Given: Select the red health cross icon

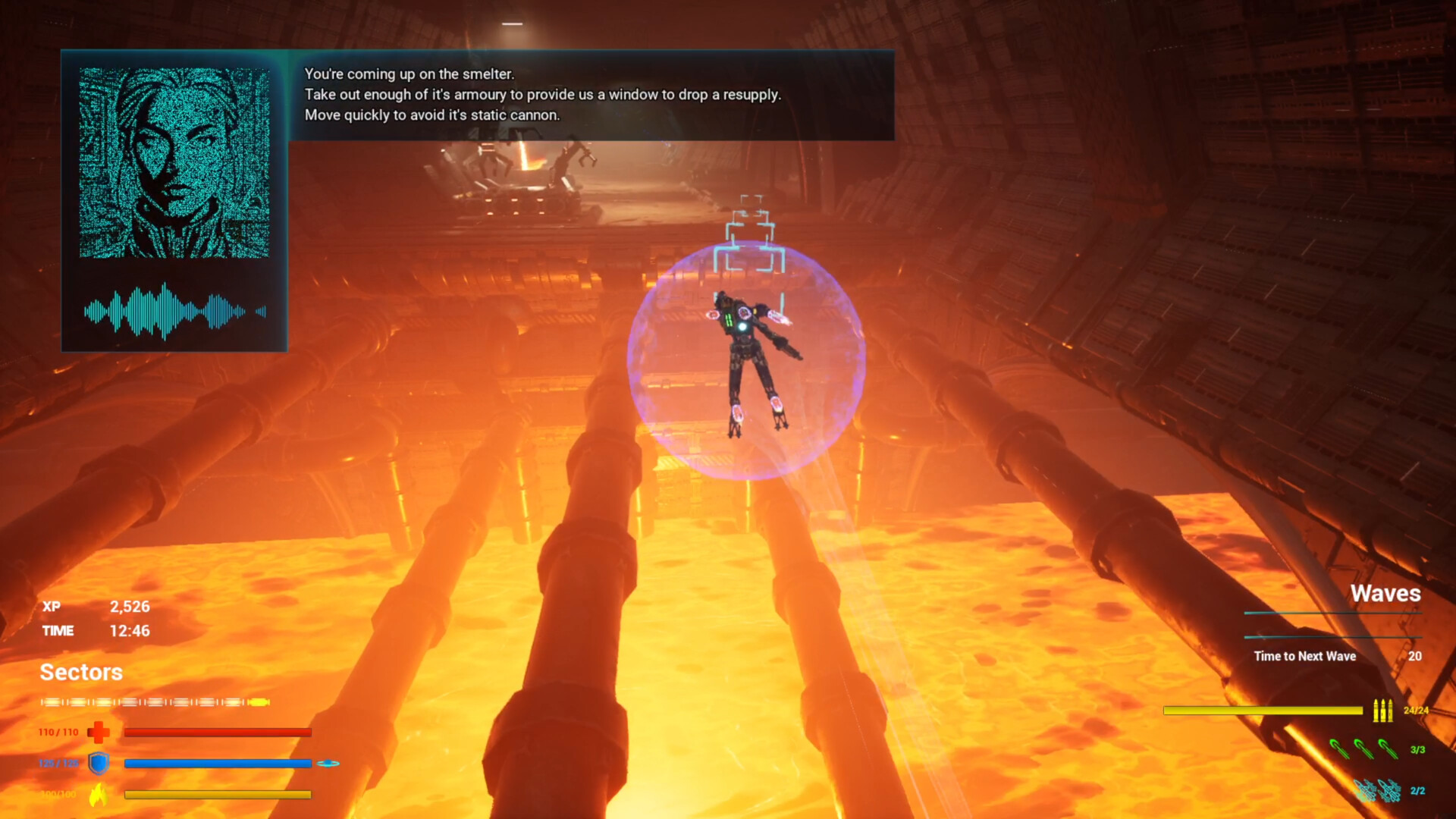Looking at the screenshot, I should (x=99, y=733).
